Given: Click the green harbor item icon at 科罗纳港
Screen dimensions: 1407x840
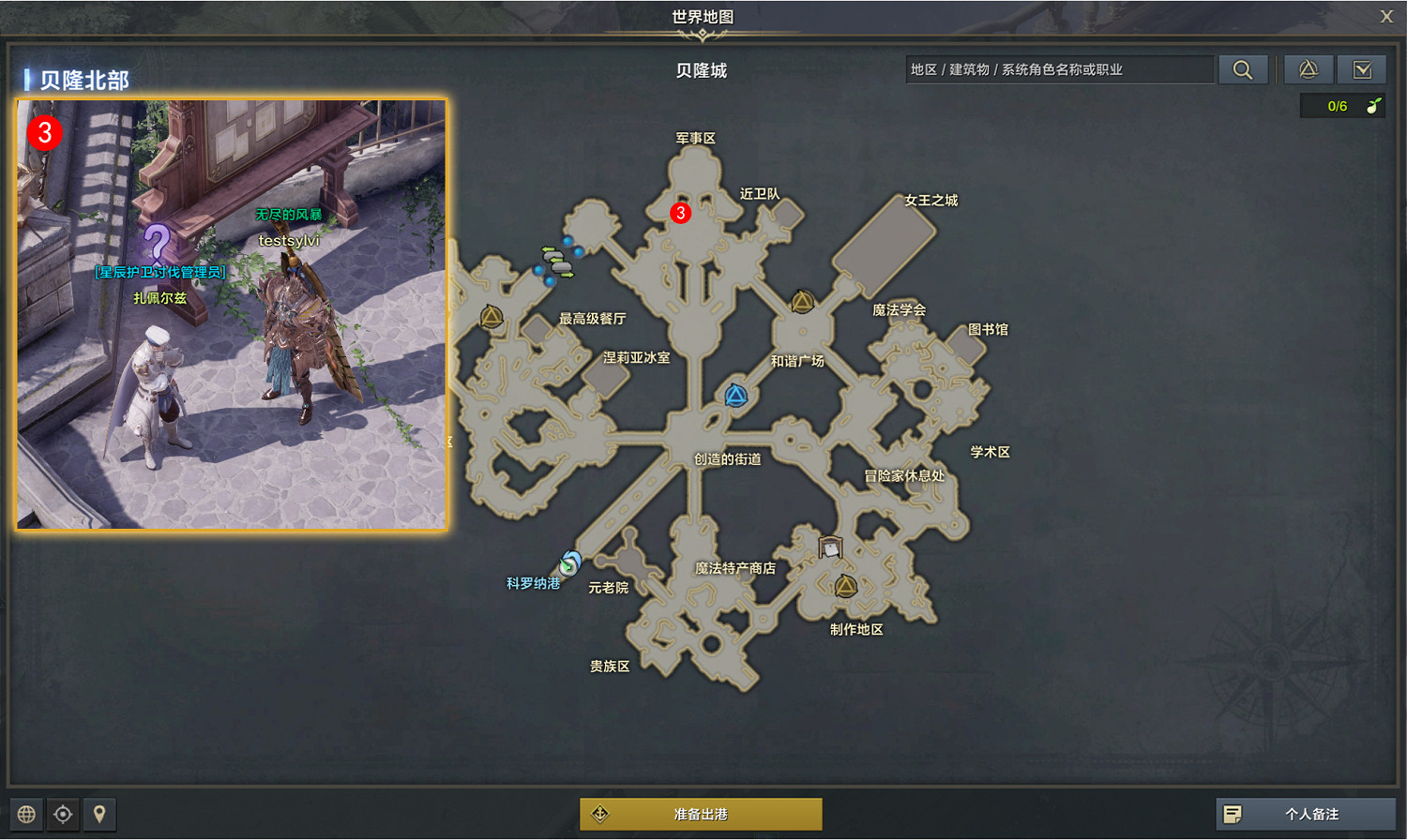Looking at the screenshot, I should coord(570,562).
